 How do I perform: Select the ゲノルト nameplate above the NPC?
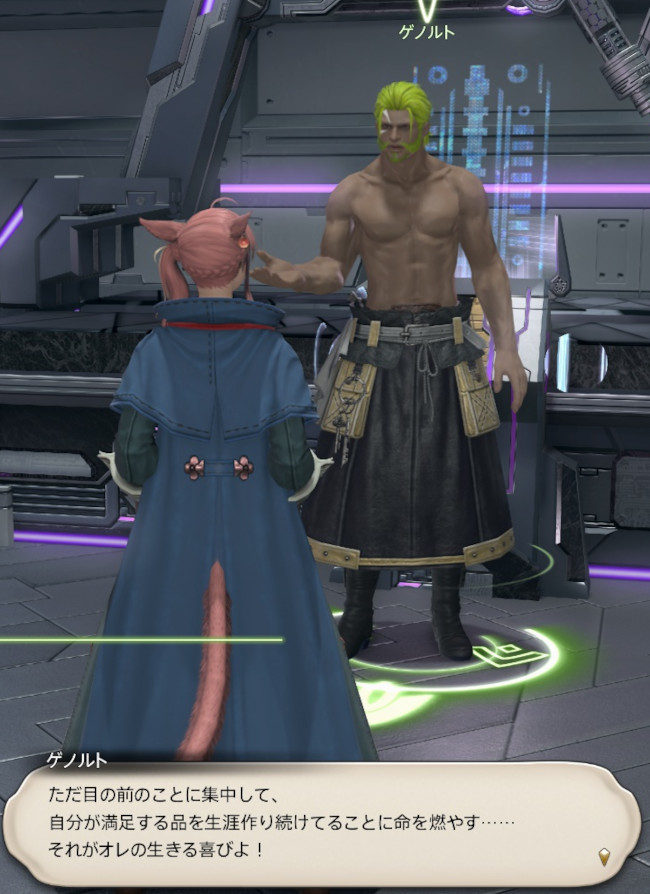427,33
